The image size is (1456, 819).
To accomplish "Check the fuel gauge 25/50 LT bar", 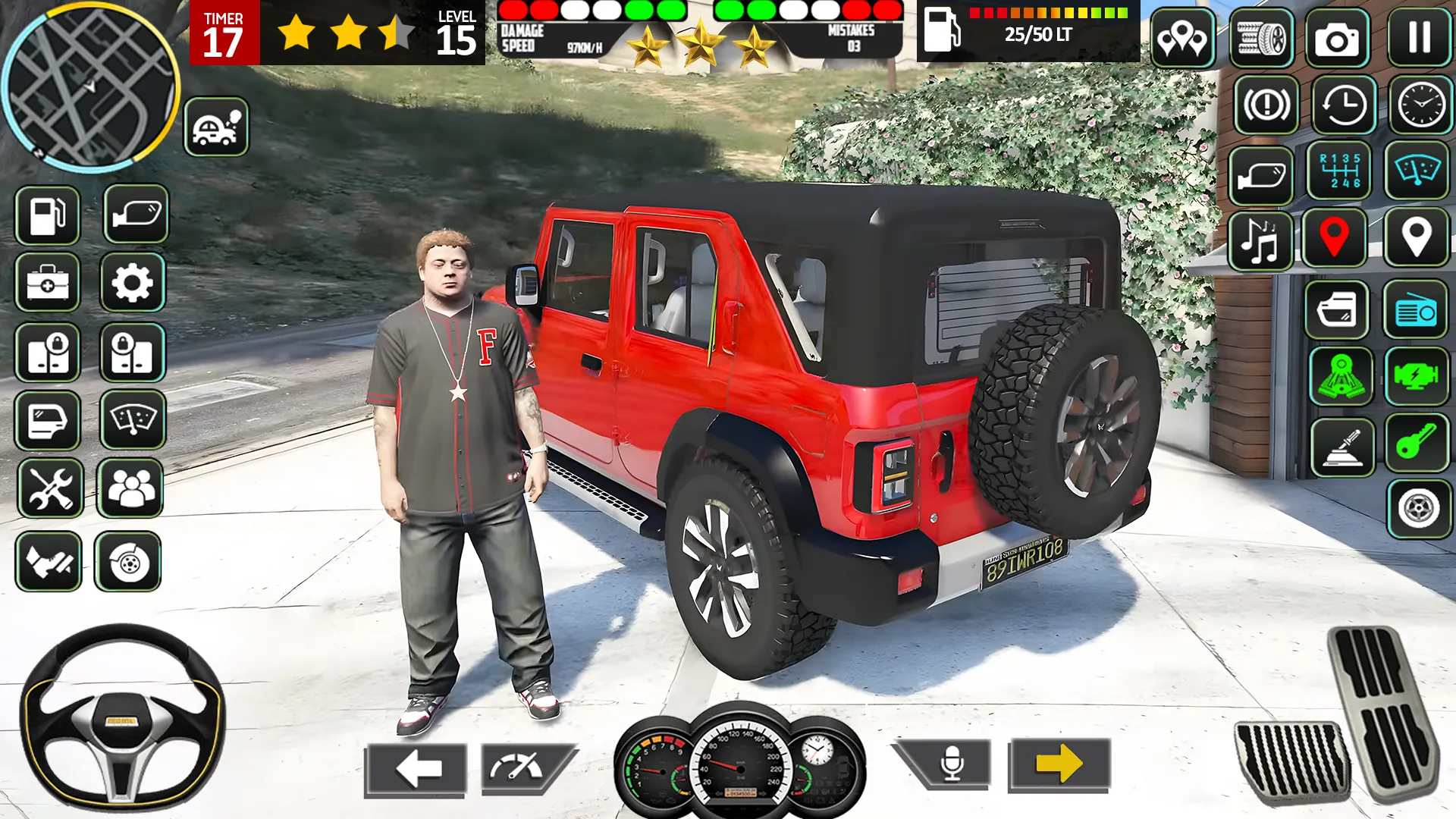I will coord(1028,32).
